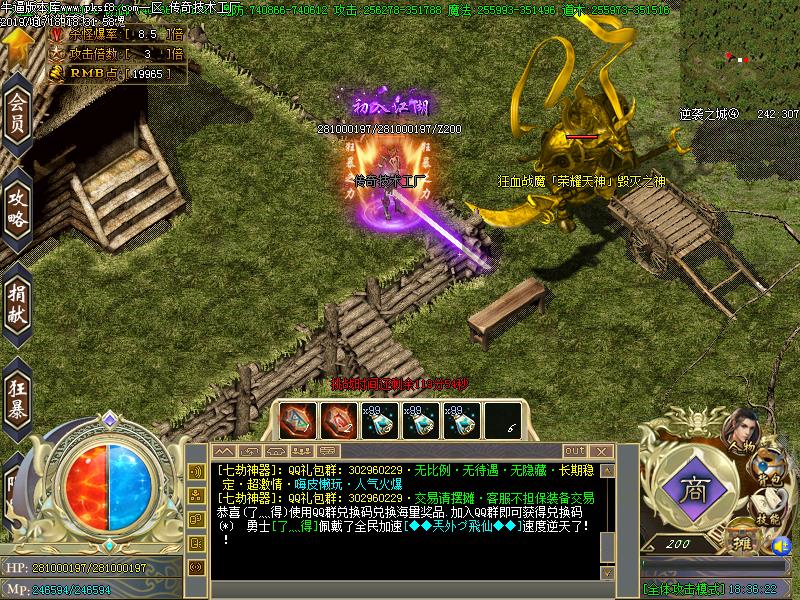Image resolution: width=800 pixels, height=600 pixels.
Task: Click the golden up-arrow icon
Action: 17,43
